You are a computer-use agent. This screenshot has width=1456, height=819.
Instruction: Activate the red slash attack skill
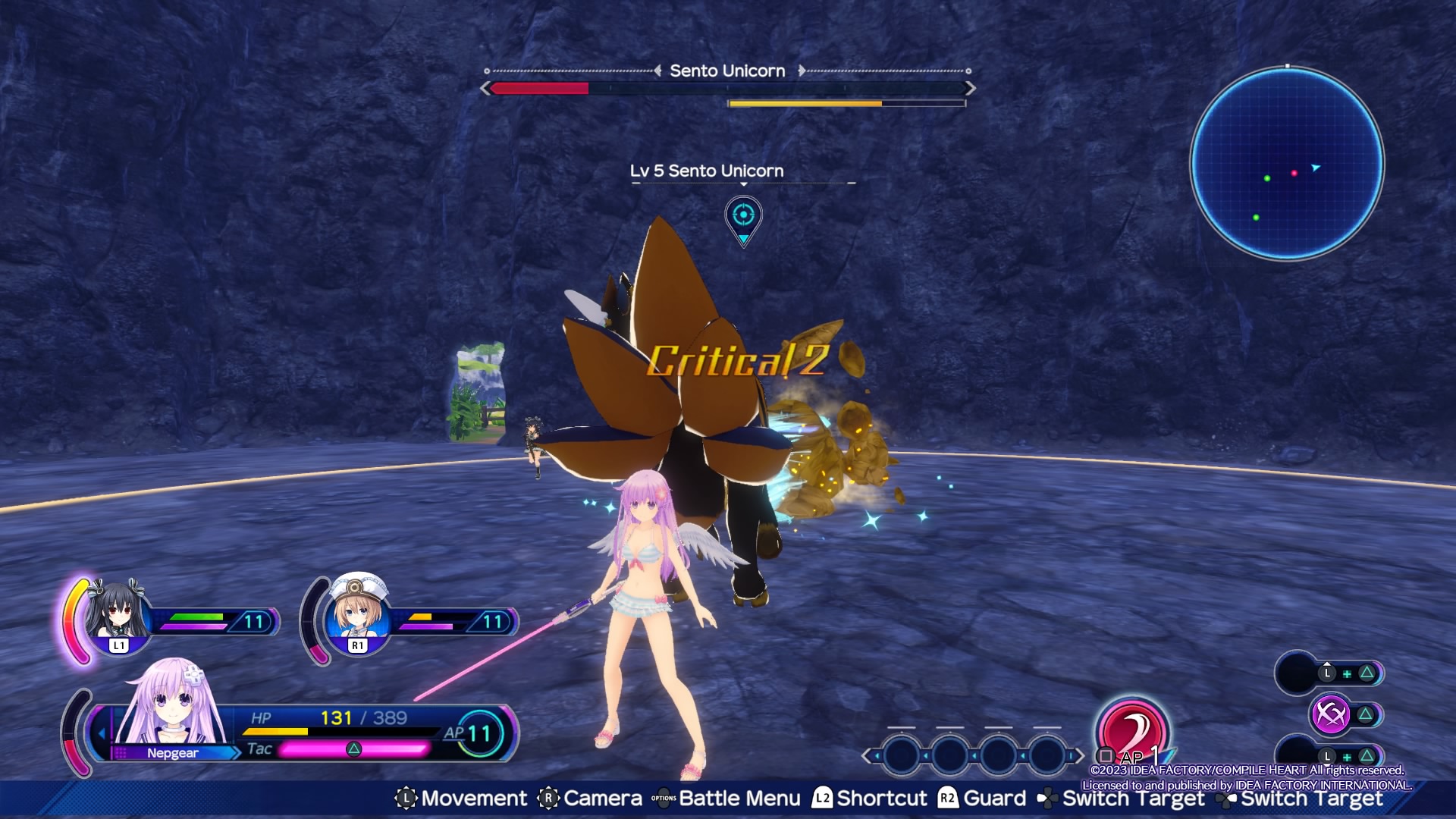coord(1131,730)
